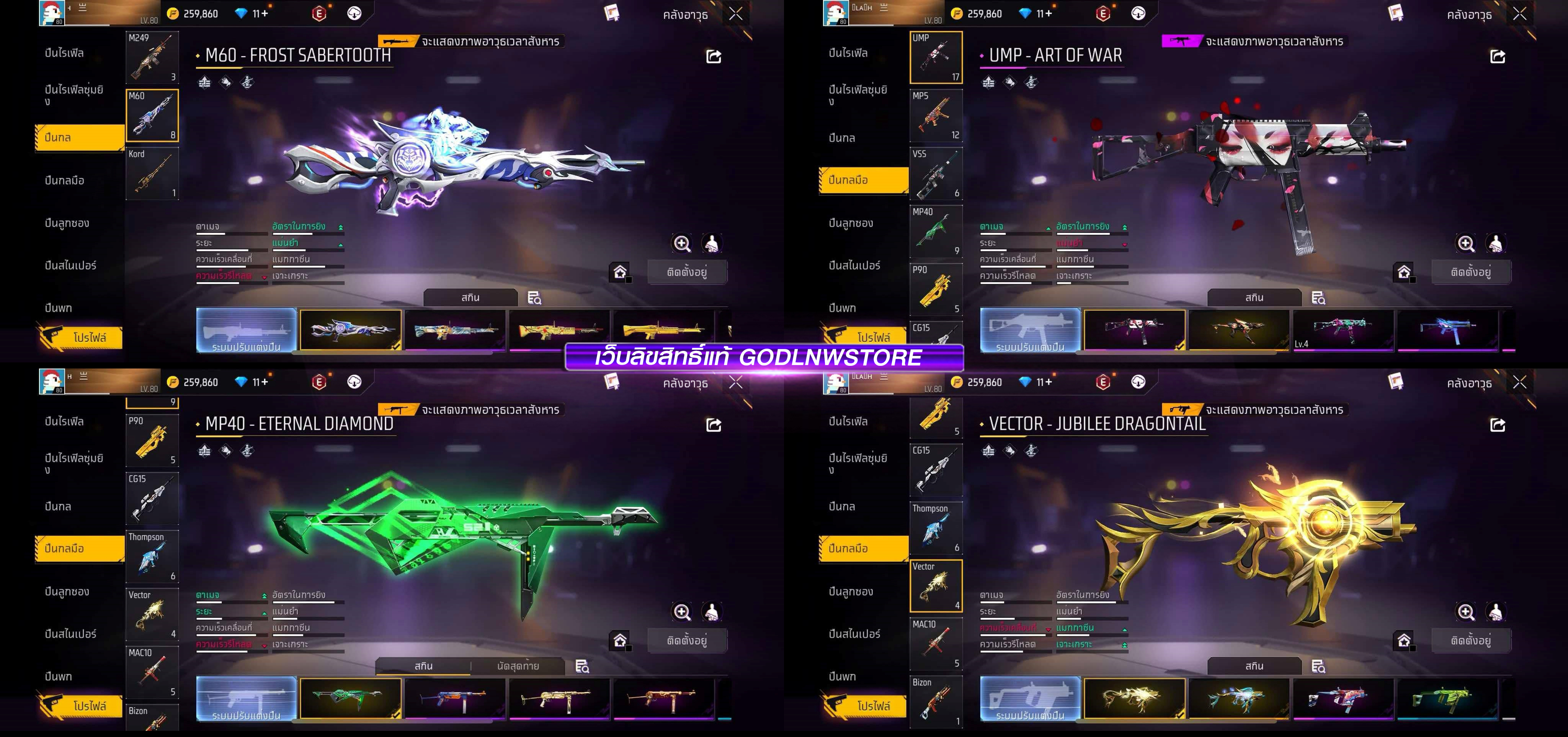
Task: Click the home icon on the M60 screen
Action: click(x=620, y=272)
